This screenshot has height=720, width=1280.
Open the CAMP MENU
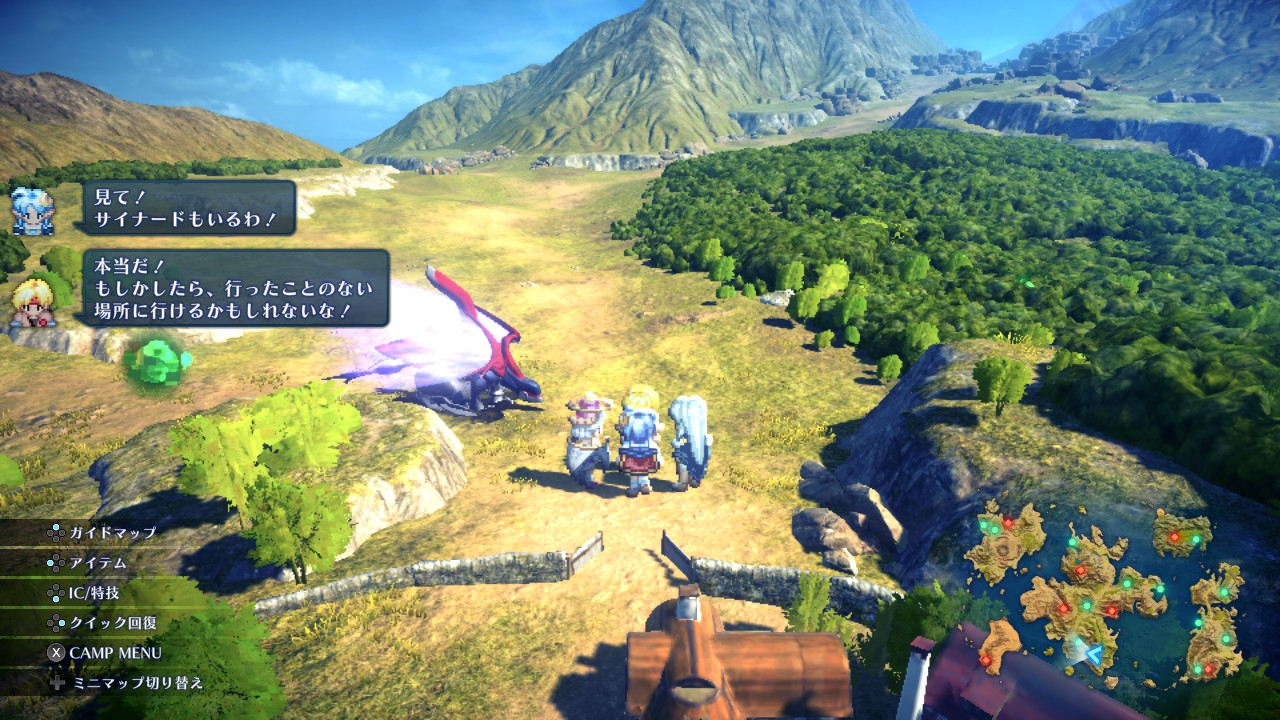[103, 653]
